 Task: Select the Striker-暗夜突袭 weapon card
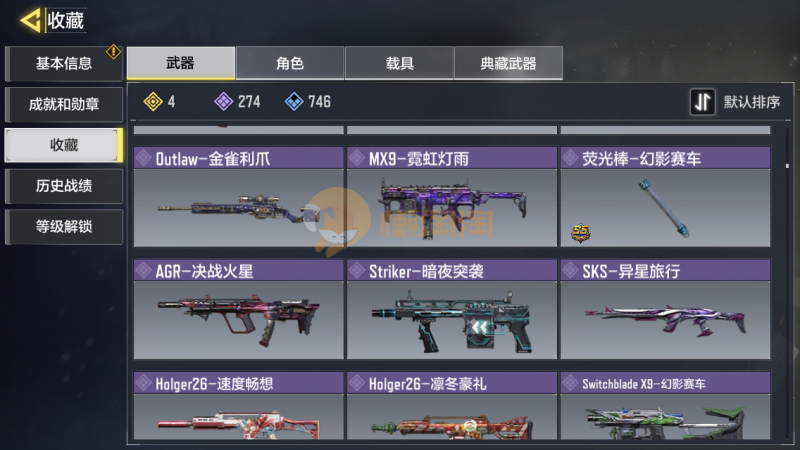coord(451,311)
